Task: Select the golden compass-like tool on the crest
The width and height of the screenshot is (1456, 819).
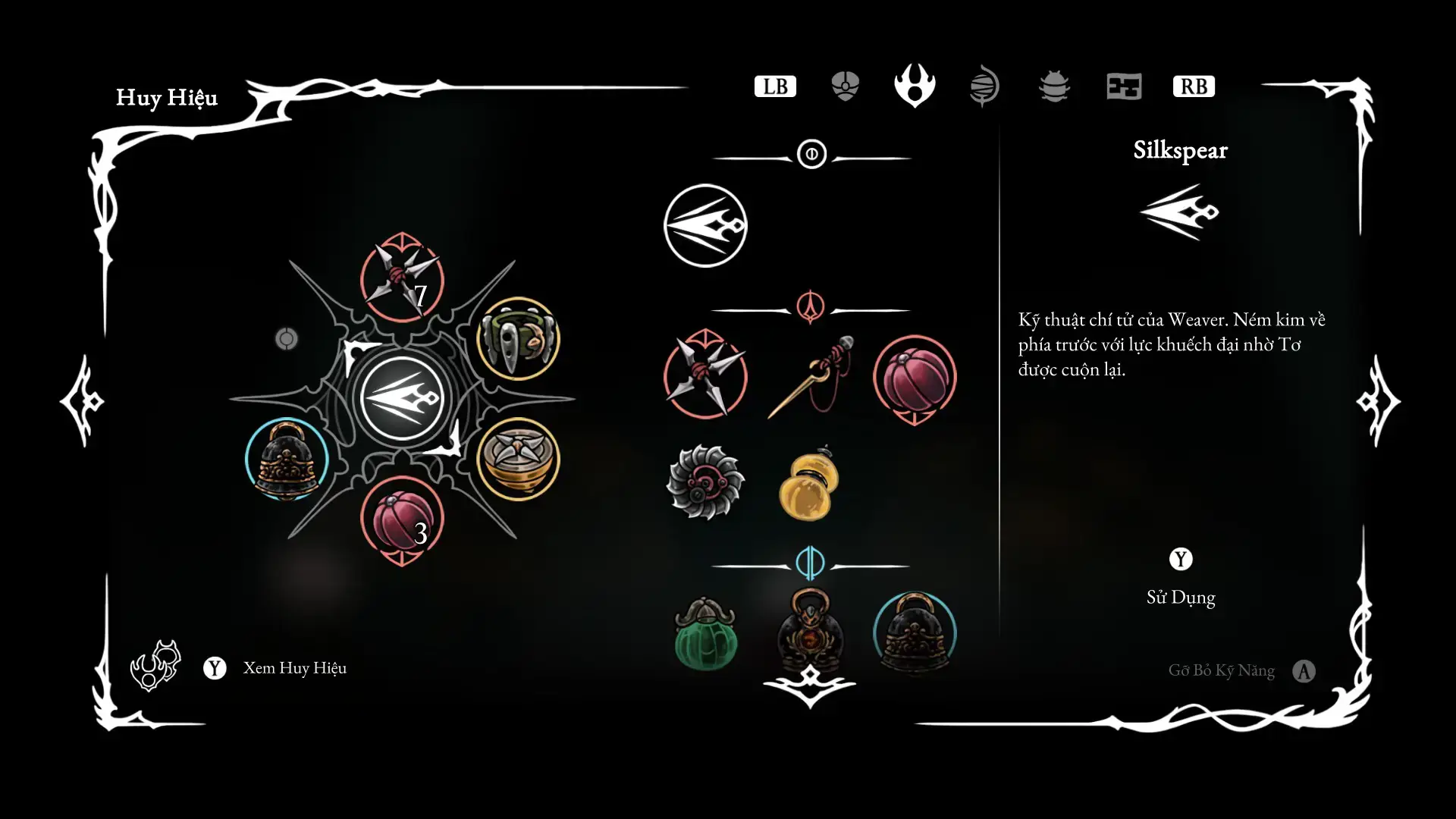Action: coord(519,458)
